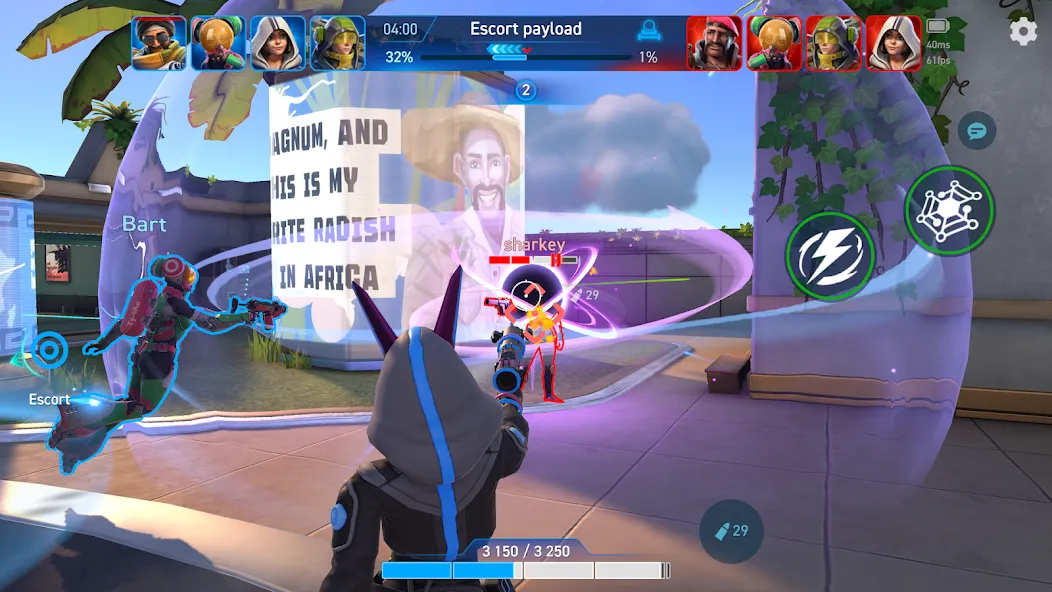Select the red team mustached hero portrait

tap(714, 43)
